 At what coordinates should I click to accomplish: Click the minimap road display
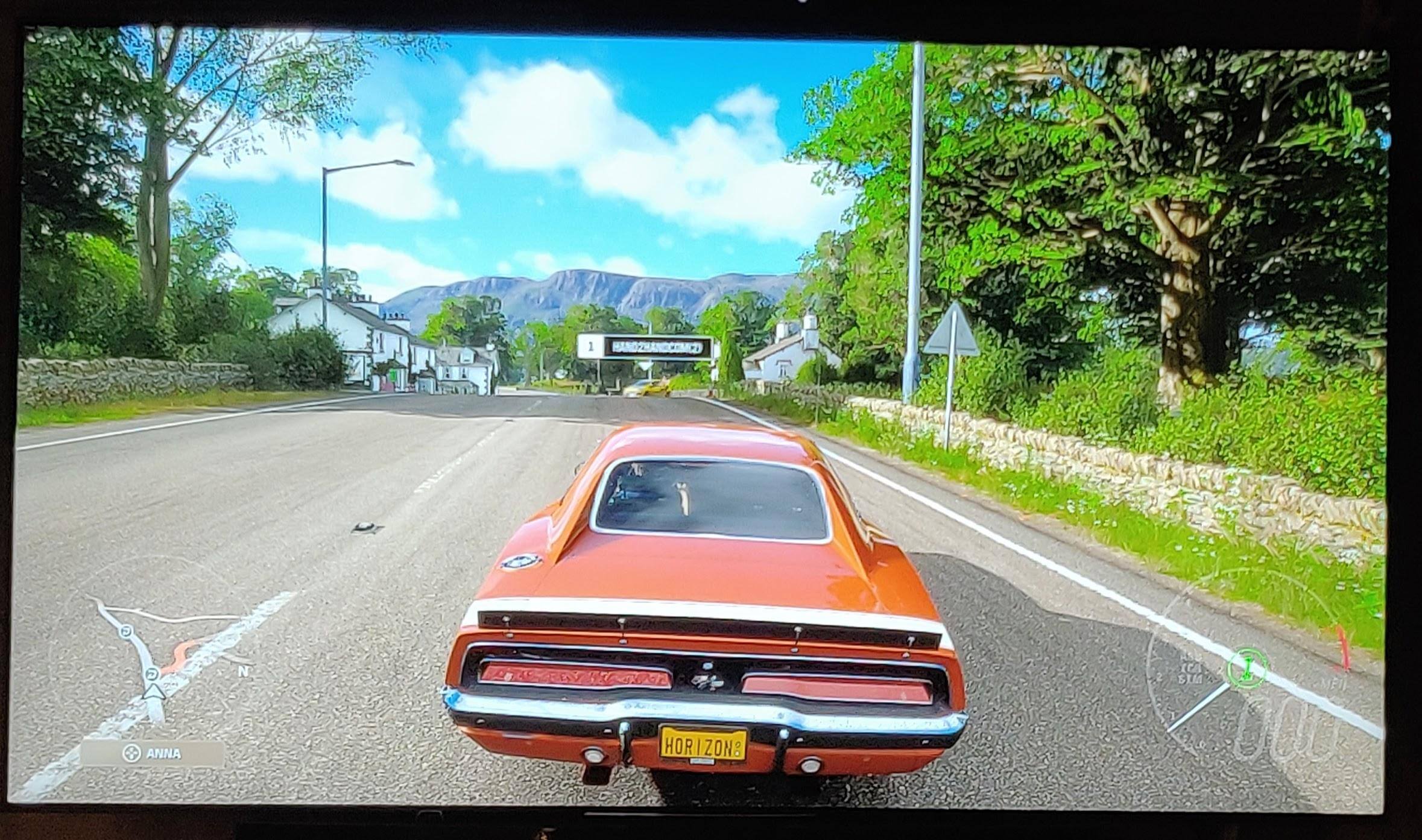click(163, 651)
